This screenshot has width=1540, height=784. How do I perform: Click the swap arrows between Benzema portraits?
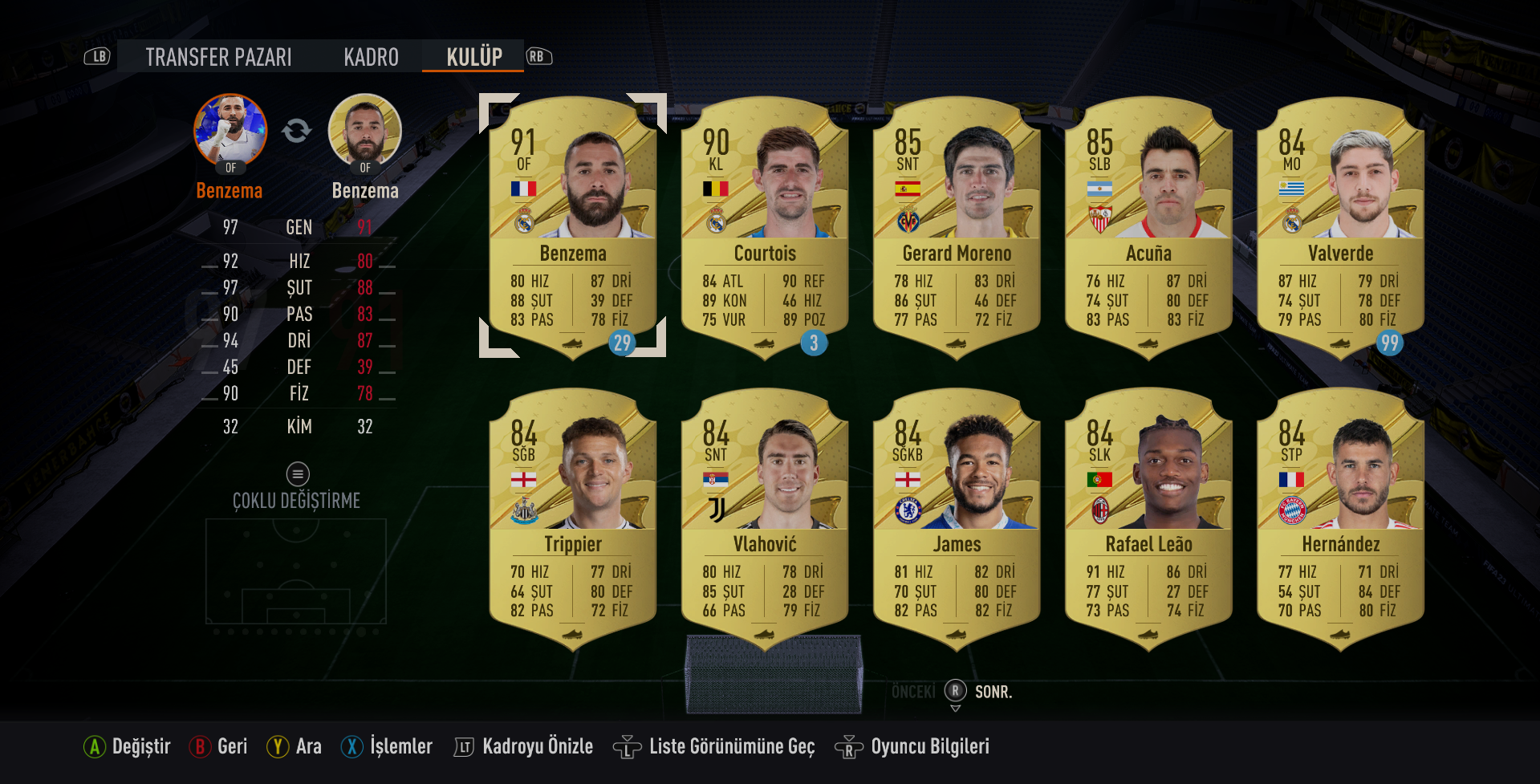(297, 130)
